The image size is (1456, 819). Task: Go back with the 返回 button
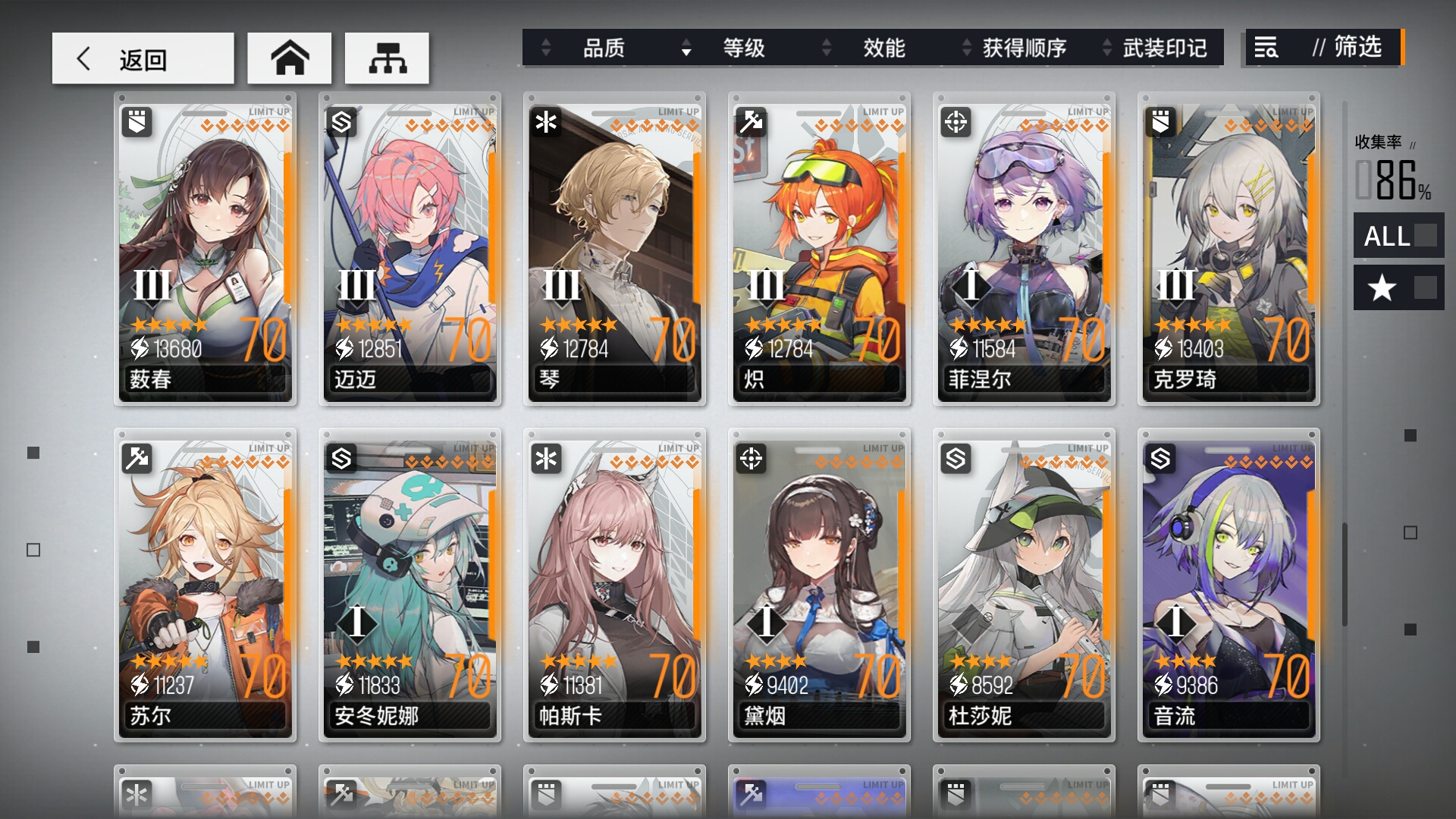pyautogui.click(x=143, y=58)
